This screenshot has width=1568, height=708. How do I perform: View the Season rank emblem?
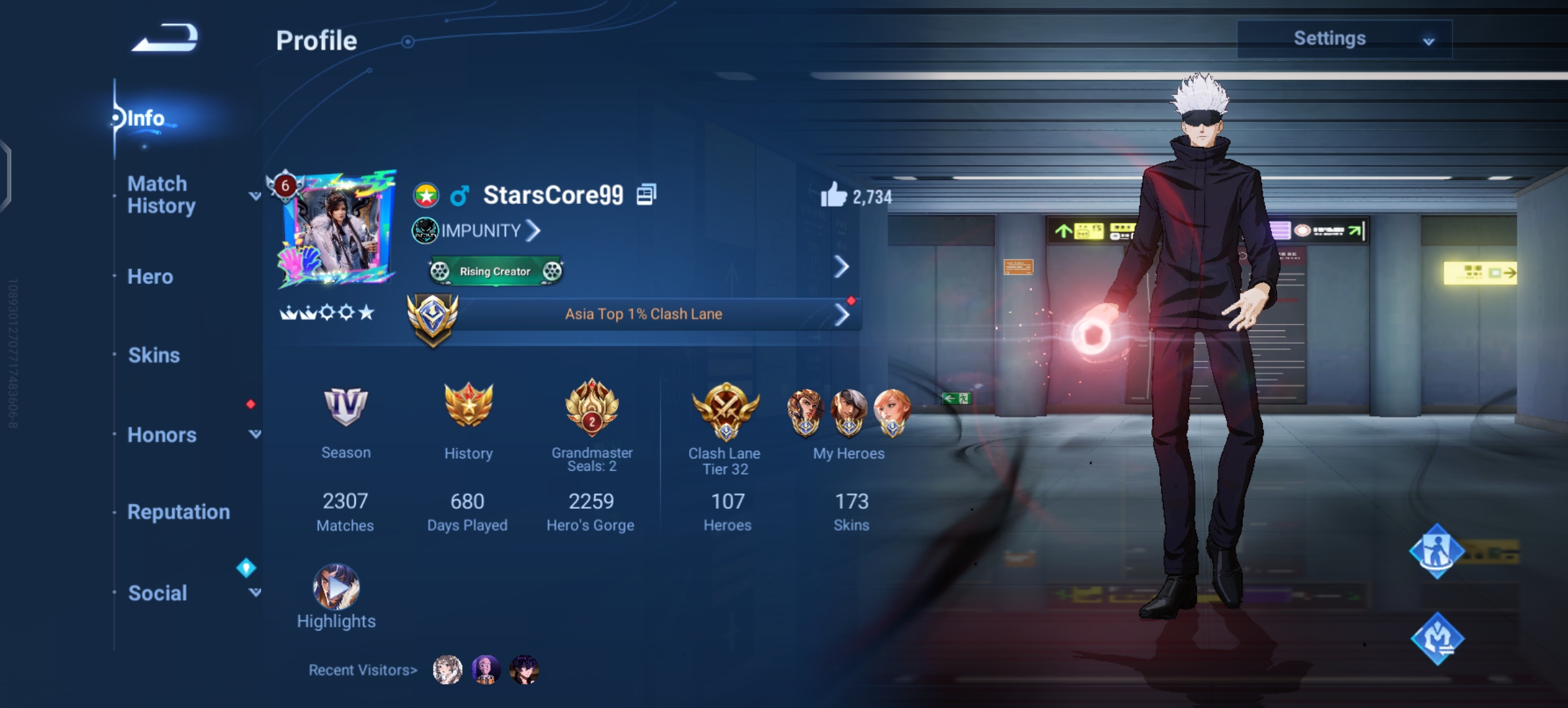pos(345,406)
